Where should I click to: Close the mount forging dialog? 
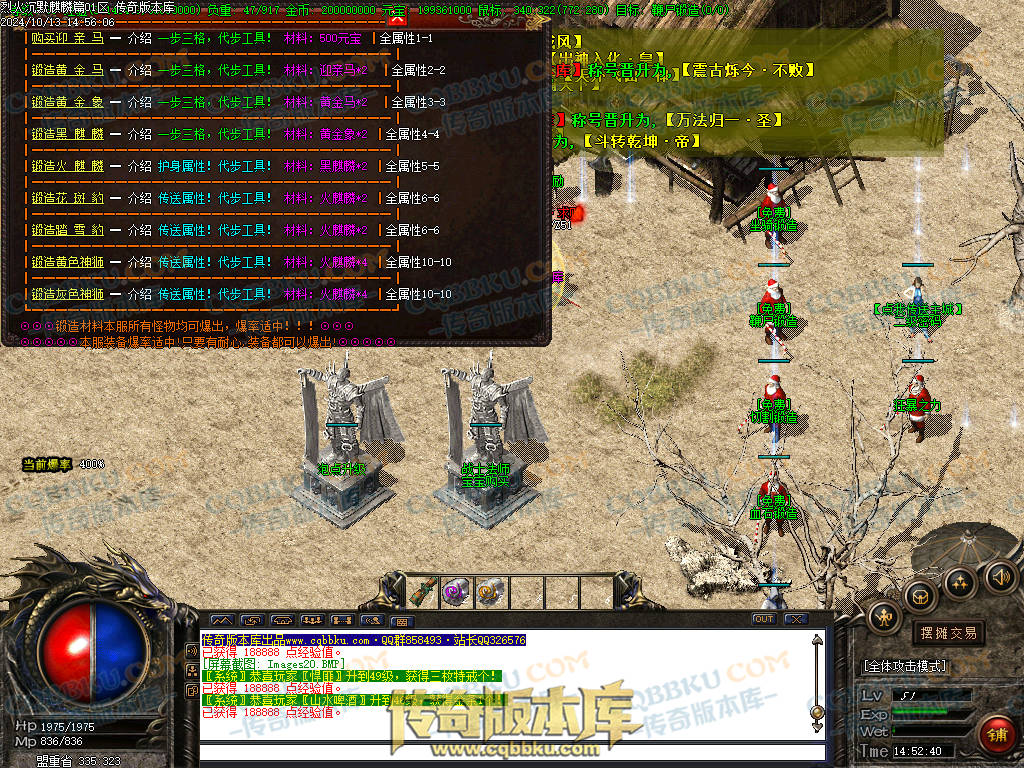tap(397, 19)
